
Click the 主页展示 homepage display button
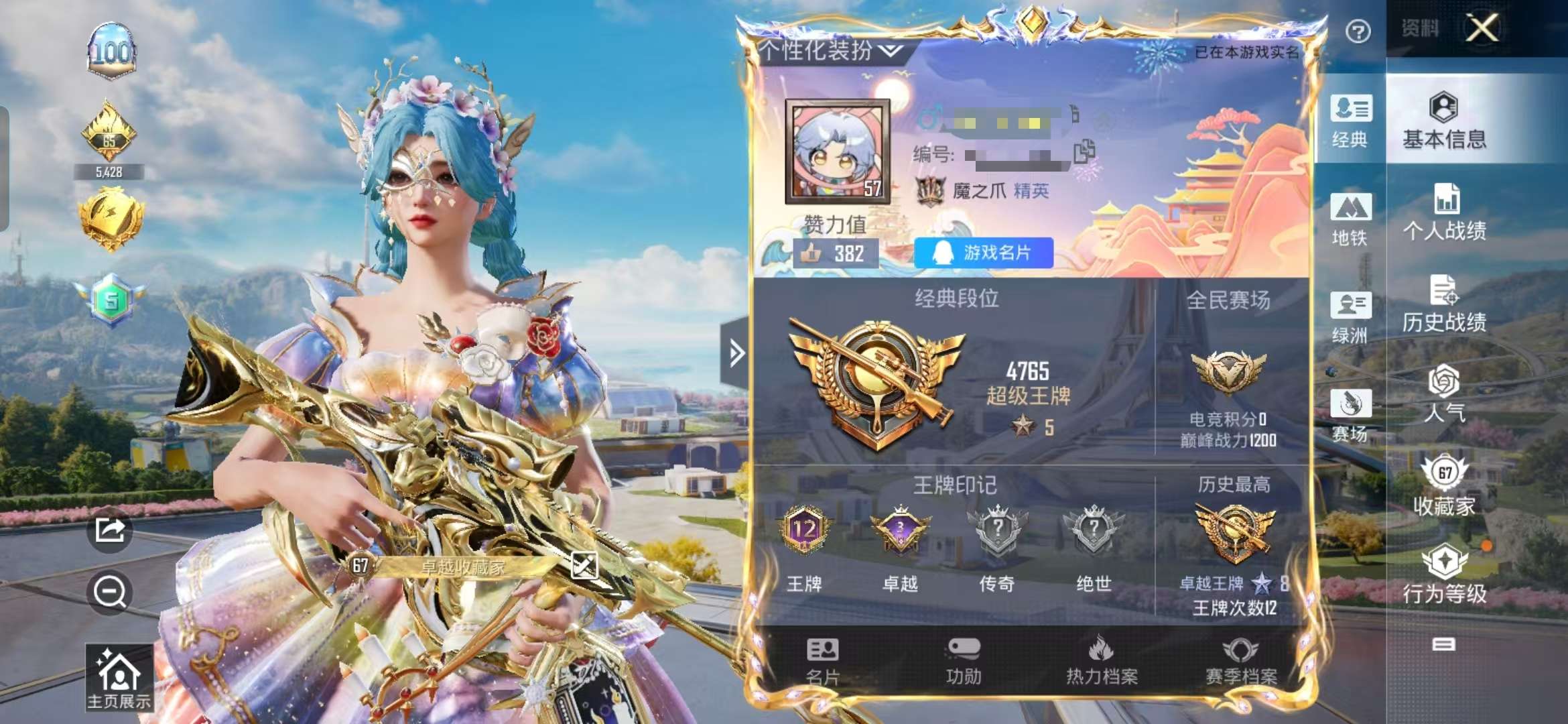[119, 677]
